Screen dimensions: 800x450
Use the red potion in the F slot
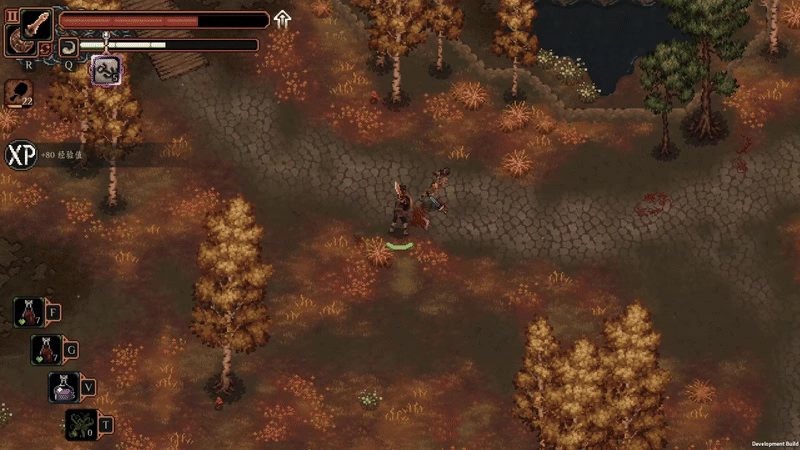28,312
